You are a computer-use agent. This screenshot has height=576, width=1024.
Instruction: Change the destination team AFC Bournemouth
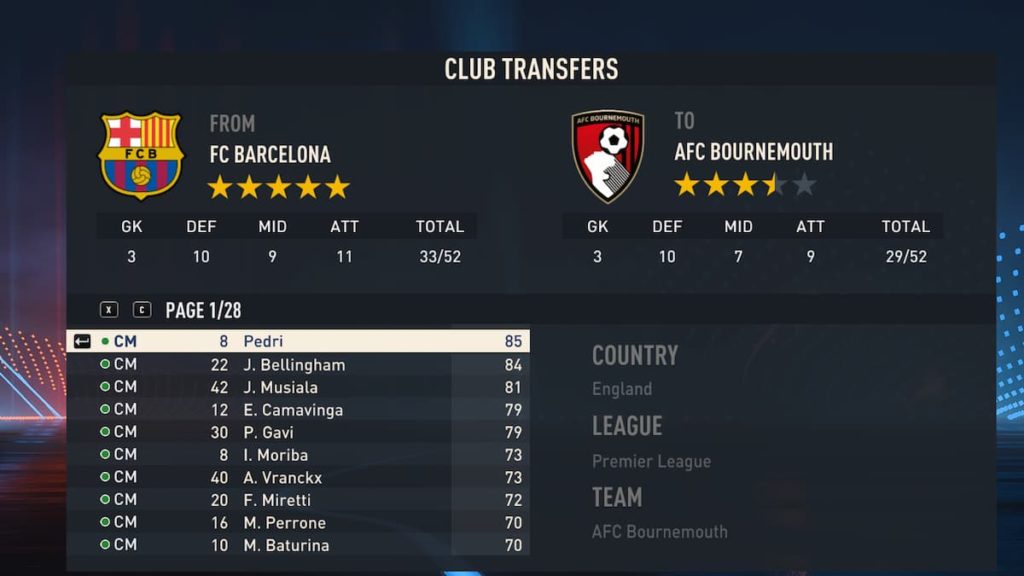(659, 532)
